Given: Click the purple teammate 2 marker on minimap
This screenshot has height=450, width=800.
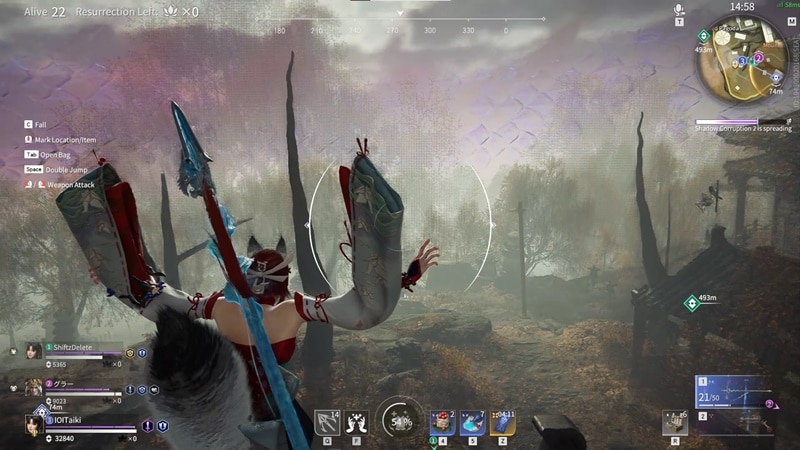Looking at the screenshot, I should [x=758, y=58].
